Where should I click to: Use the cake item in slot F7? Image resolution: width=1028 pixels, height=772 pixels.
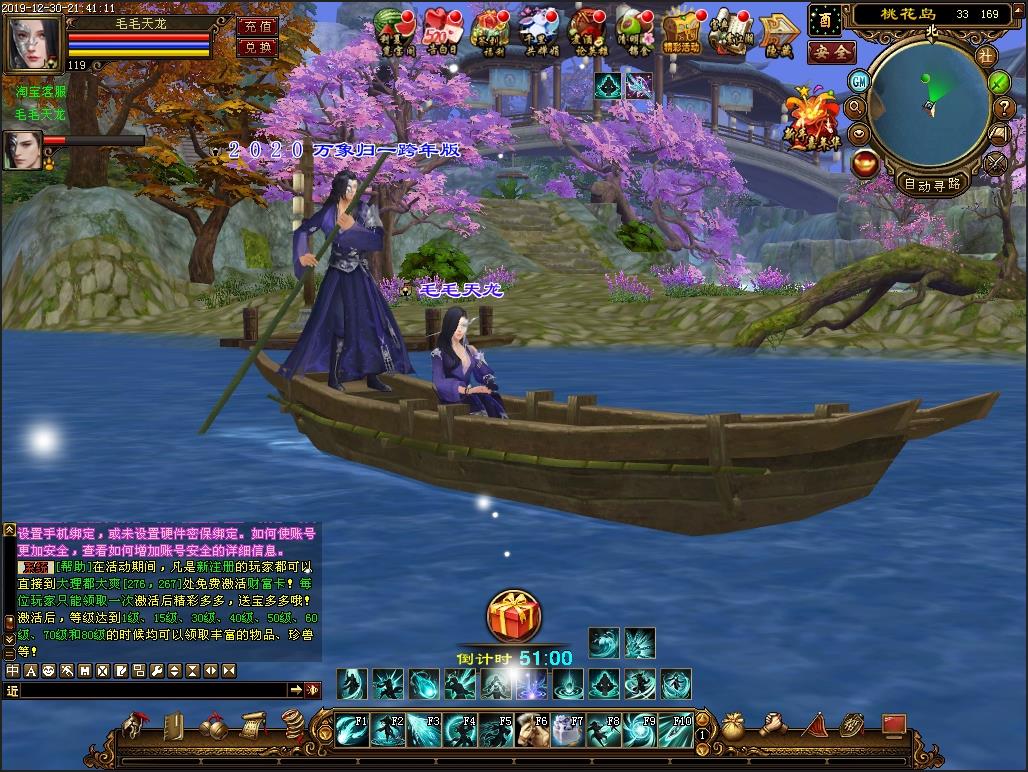pyautogui.click(x=568, y=730)
